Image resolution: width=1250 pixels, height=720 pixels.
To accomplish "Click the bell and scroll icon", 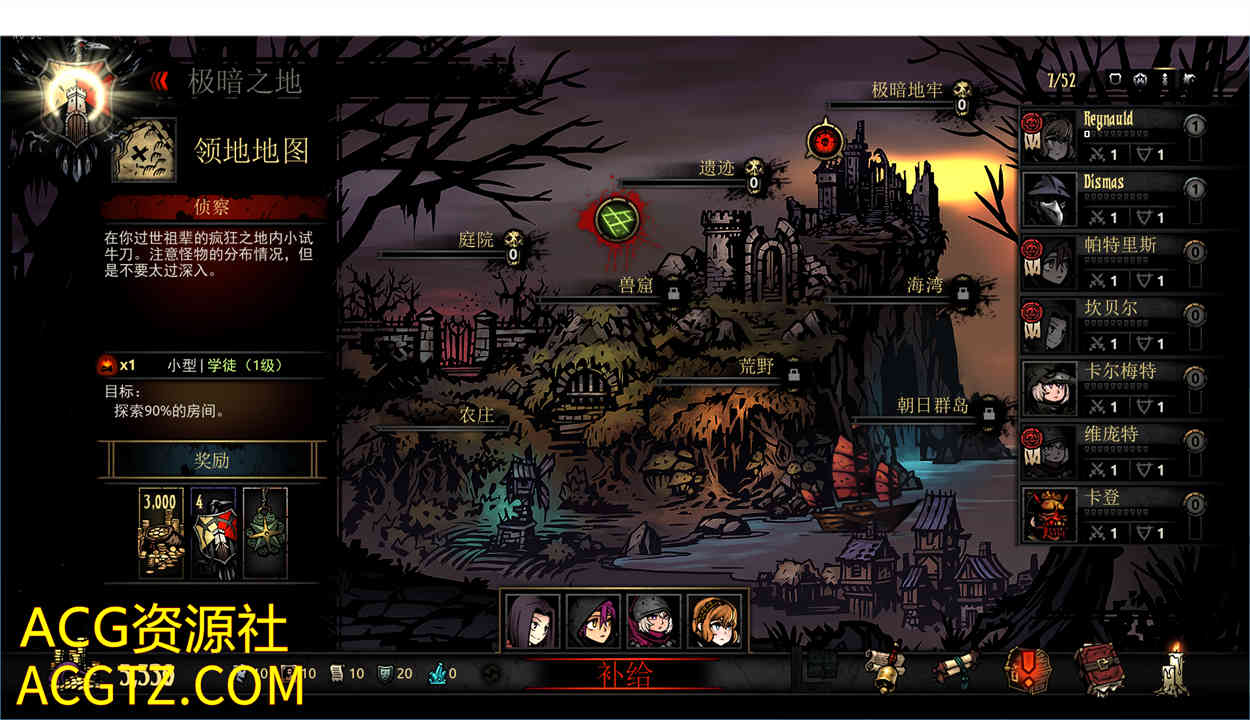I will (x=883, y=670).
